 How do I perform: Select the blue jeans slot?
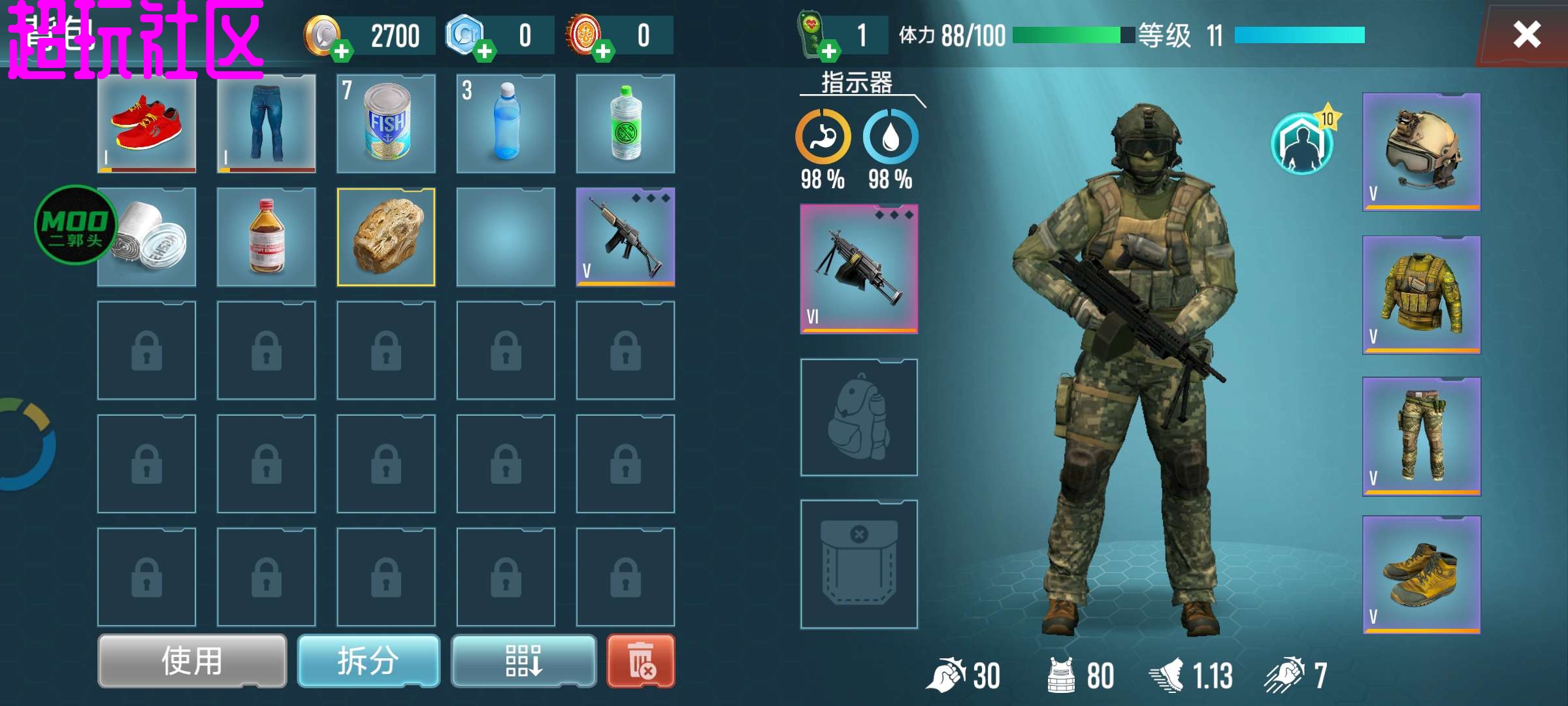point(267,124)
